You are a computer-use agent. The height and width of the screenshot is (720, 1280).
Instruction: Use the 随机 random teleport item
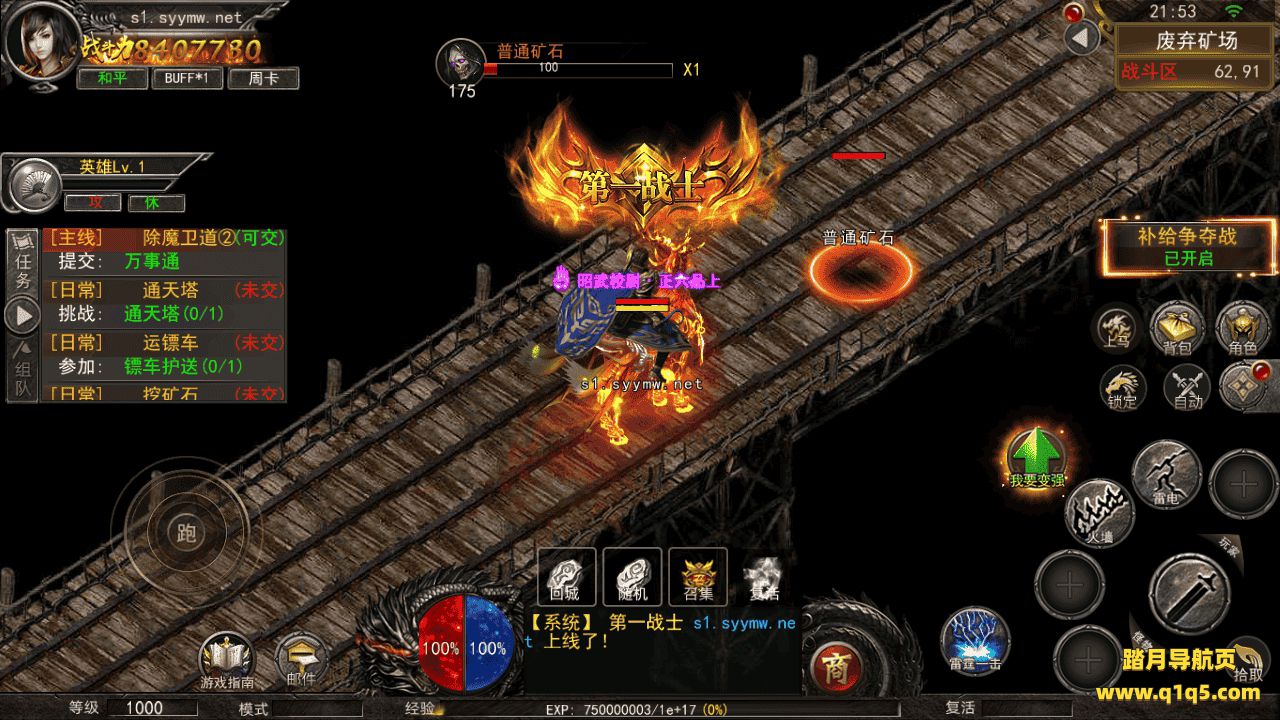pos(633,577)
